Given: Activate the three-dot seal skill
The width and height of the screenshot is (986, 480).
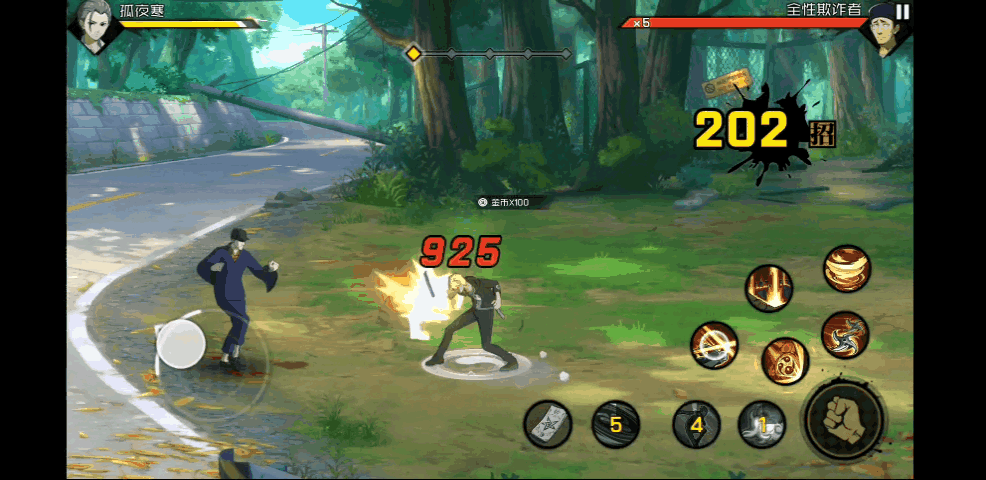Looking at the screenshot, I should (785, 361).
